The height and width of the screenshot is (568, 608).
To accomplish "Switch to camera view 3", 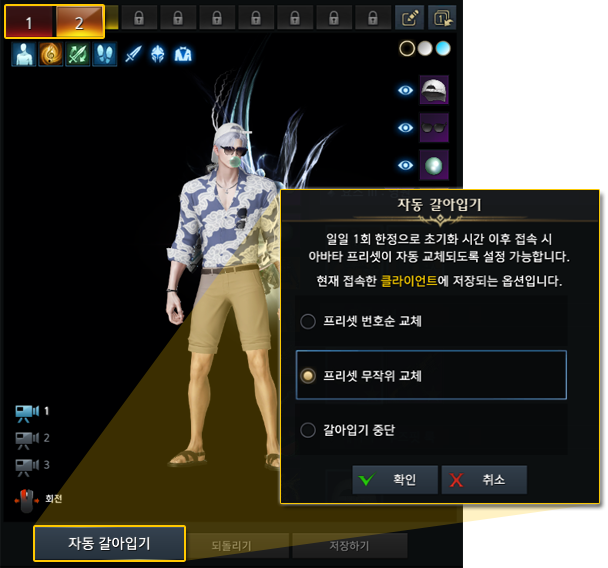I will pos(28,465).
